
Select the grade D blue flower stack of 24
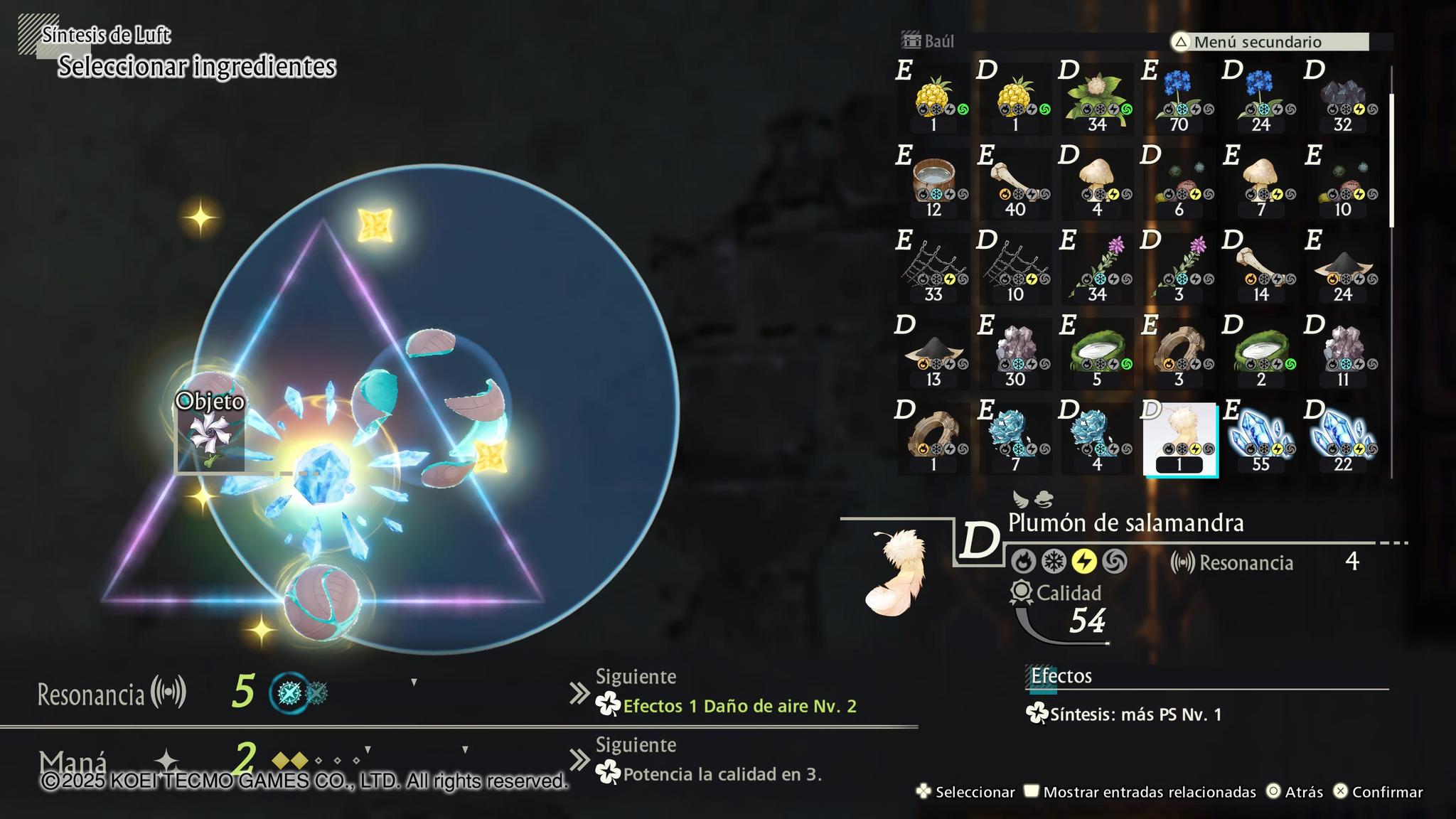[x=1260, y=99]
